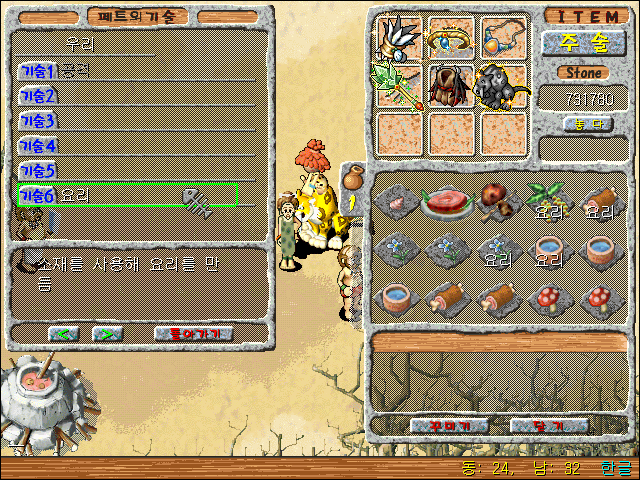
Task: Select the black beast pet item slot
Action: pos(502,86)
